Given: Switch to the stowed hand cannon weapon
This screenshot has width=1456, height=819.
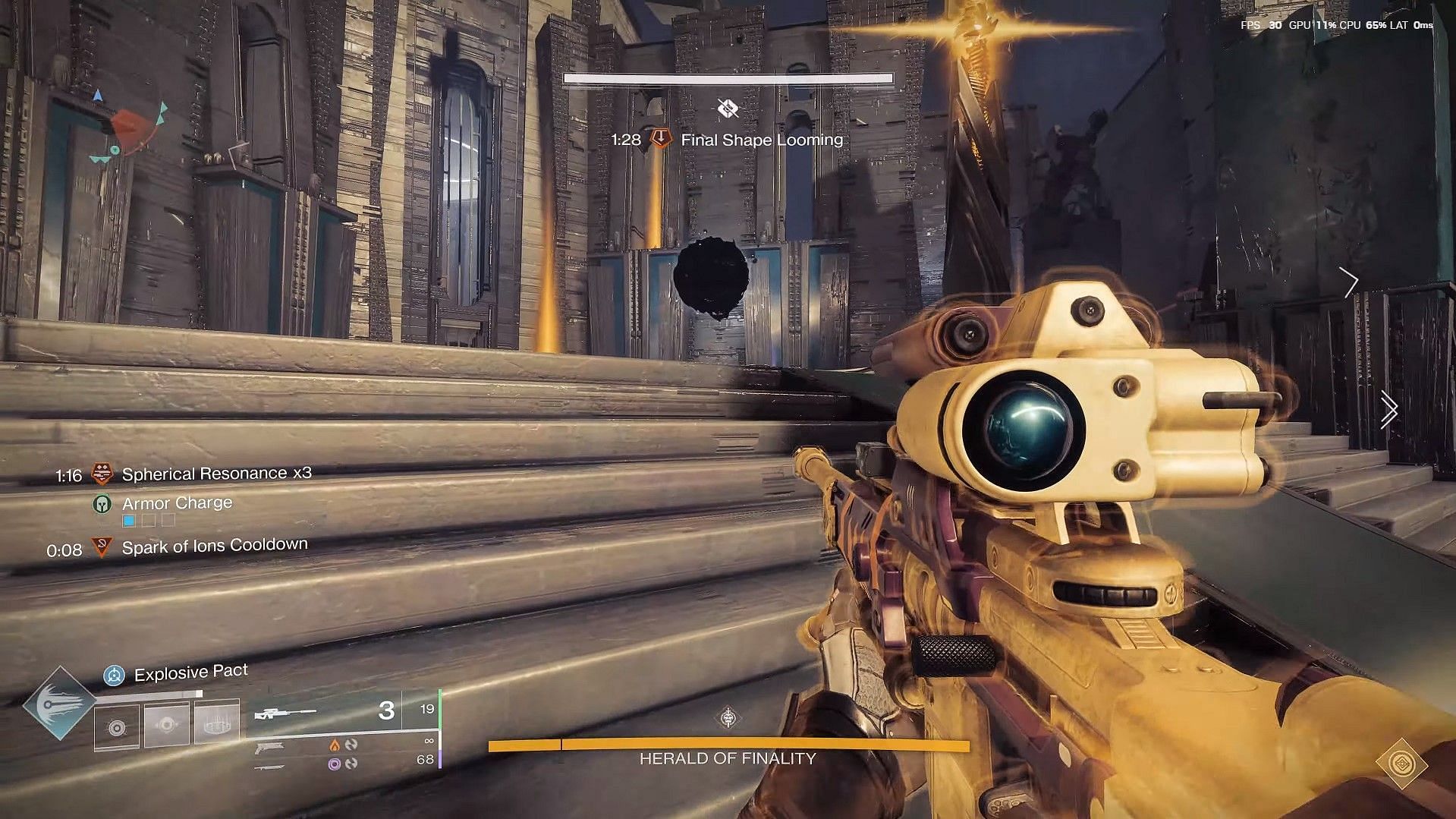Looking at the screenshot, I should (x=270, y=748).
